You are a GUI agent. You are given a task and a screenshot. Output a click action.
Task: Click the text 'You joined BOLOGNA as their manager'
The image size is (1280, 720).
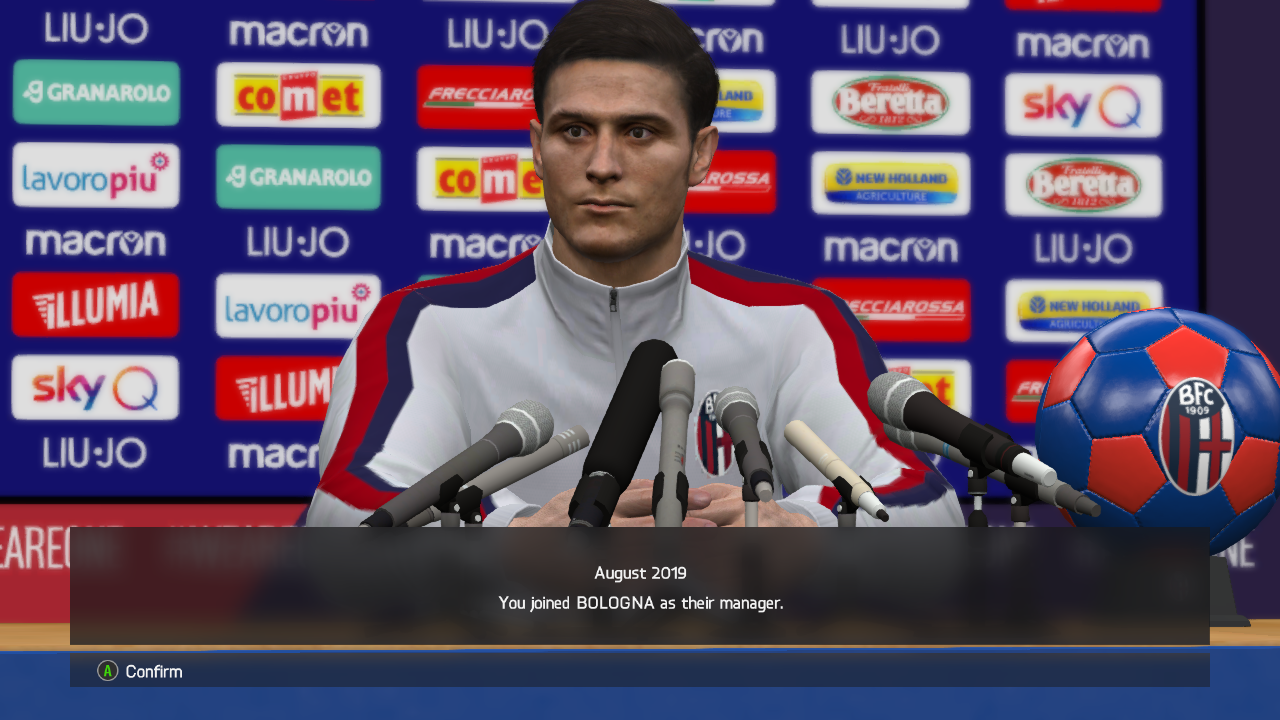click(x=640, y=603)
